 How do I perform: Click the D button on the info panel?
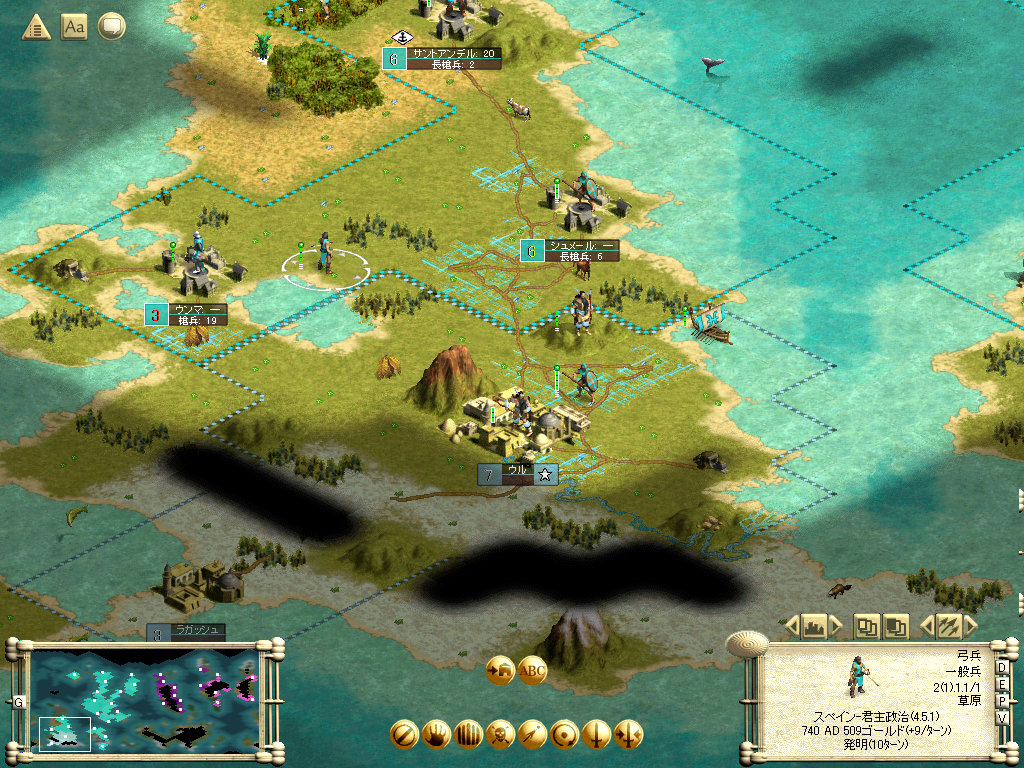point(1002,668)
